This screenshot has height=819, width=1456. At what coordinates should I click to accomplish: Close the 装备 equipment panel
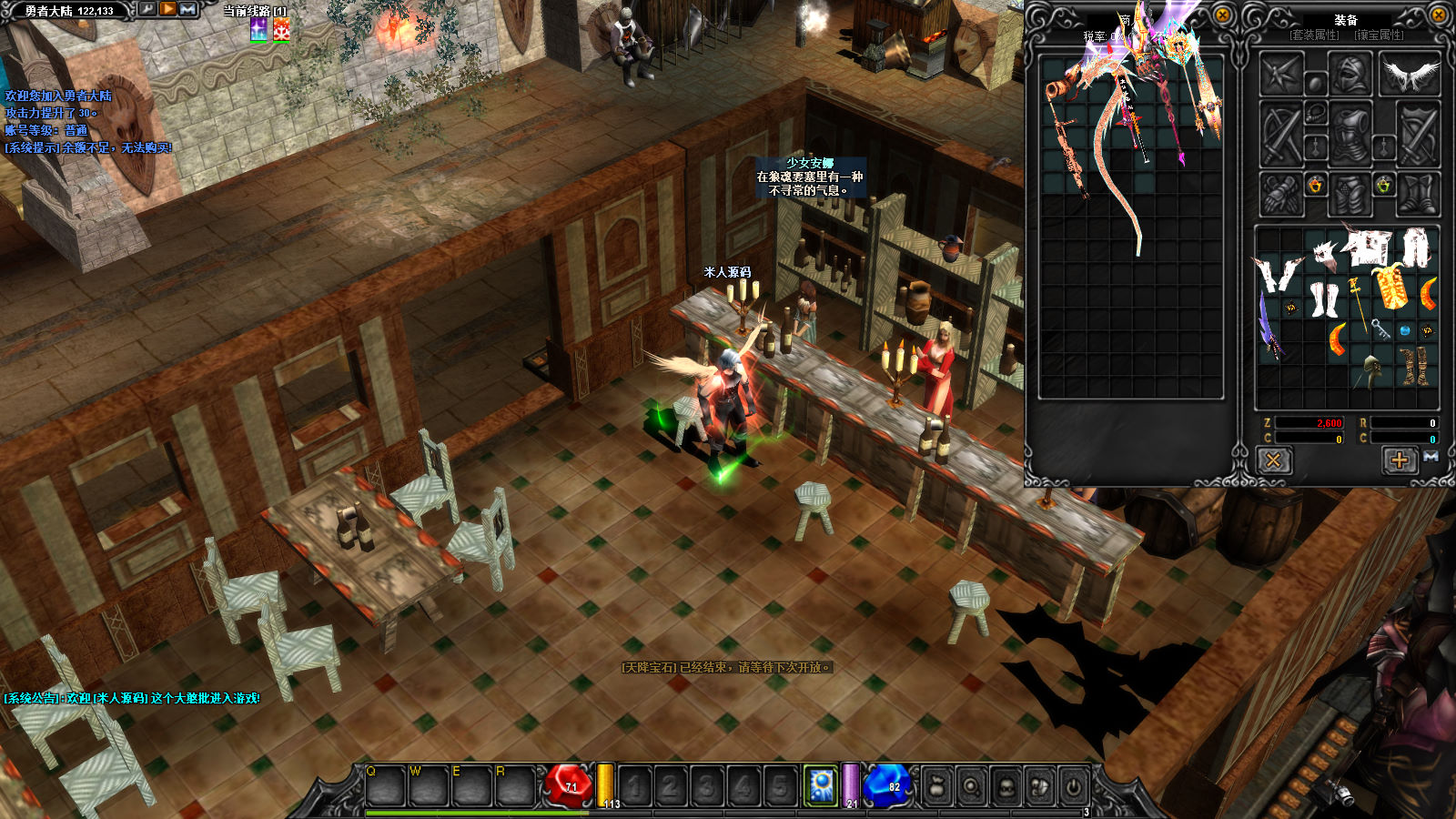coord(1439,15)
